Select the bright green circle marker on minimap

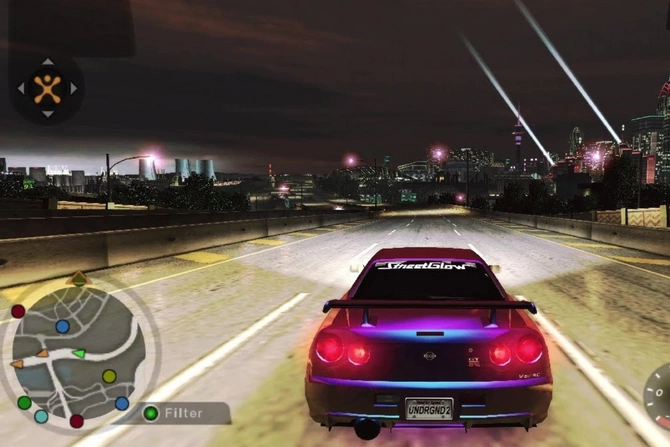click(x=24, y=402)
